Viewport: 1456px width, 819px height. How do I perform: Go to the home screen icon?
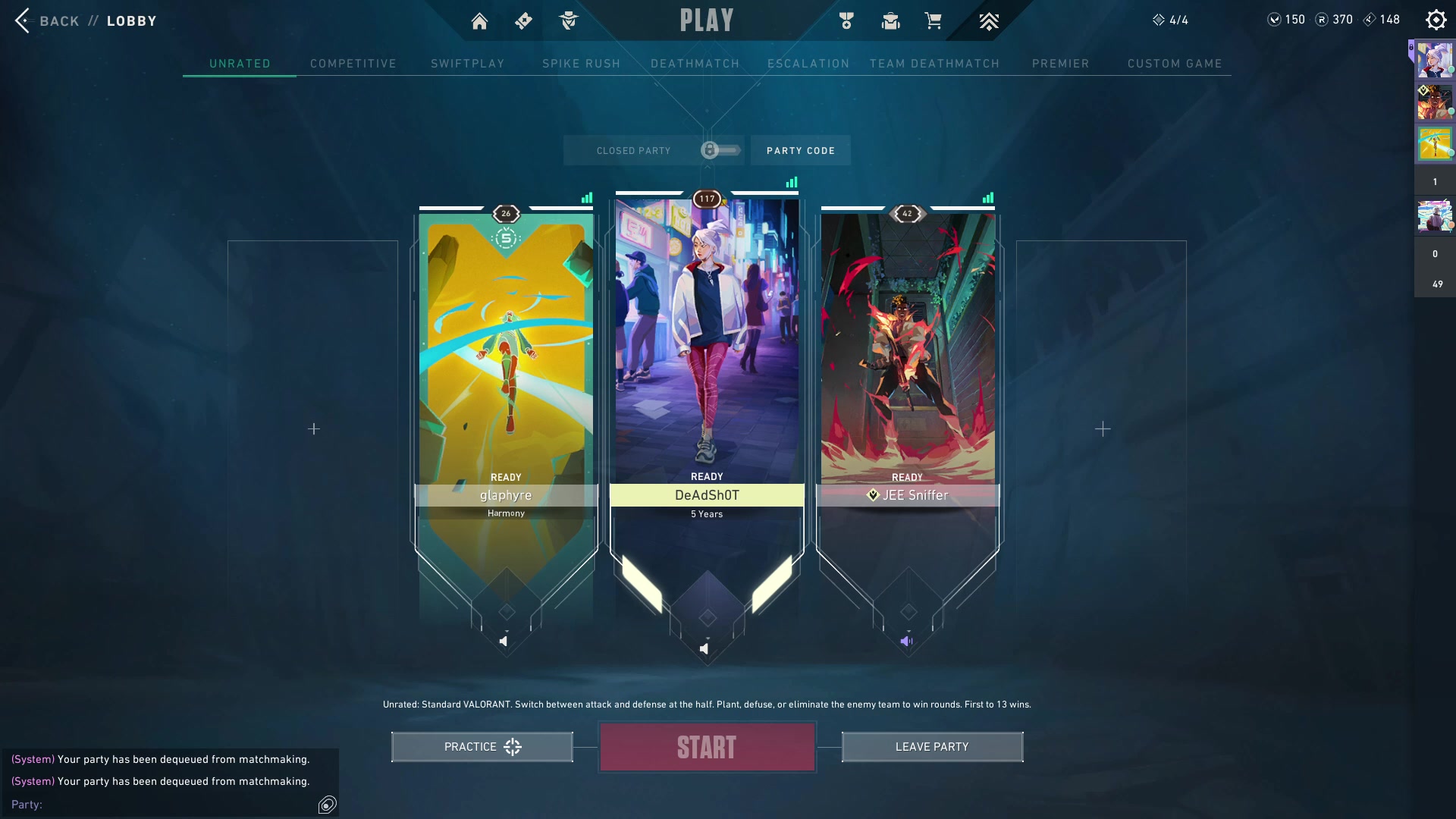point(479,21)
